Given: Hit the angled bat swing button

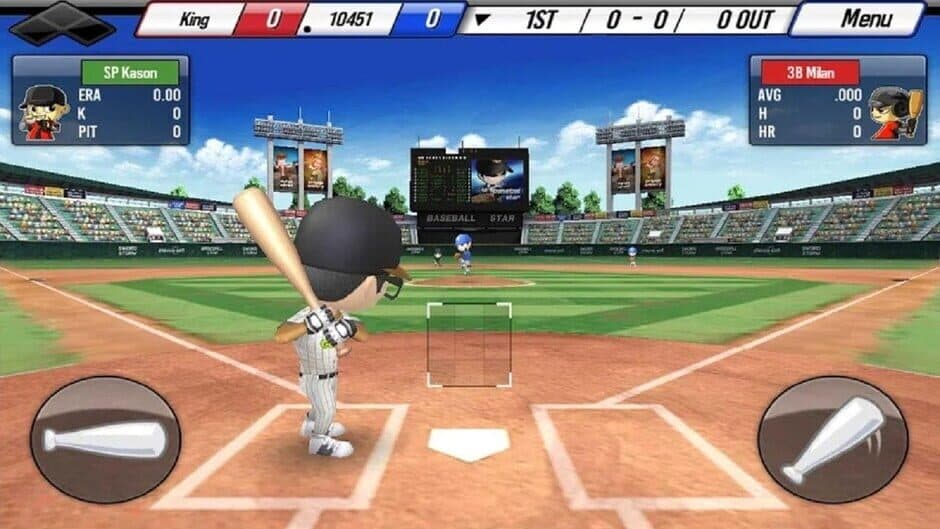Looking at the screenshot, I should pos(832,439).
